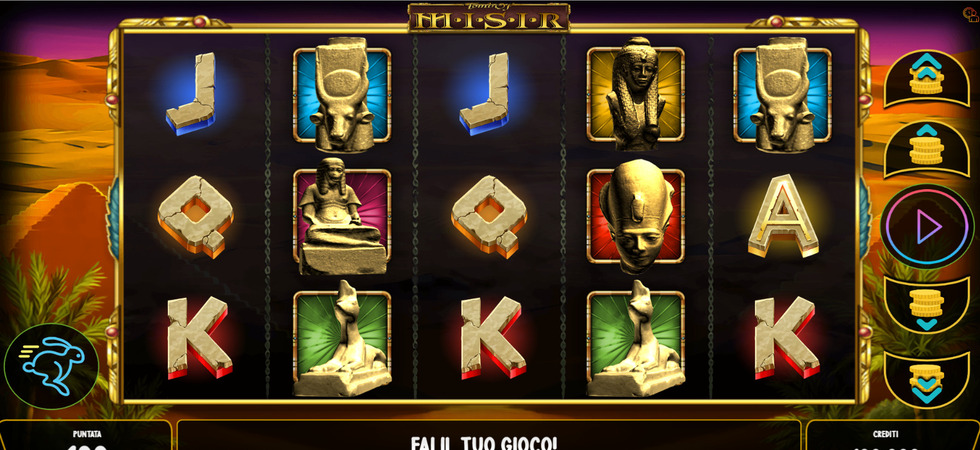980x450 pixels.
Task: Toggle the rabbit turbo spin mode
Action: click(51, 366)
